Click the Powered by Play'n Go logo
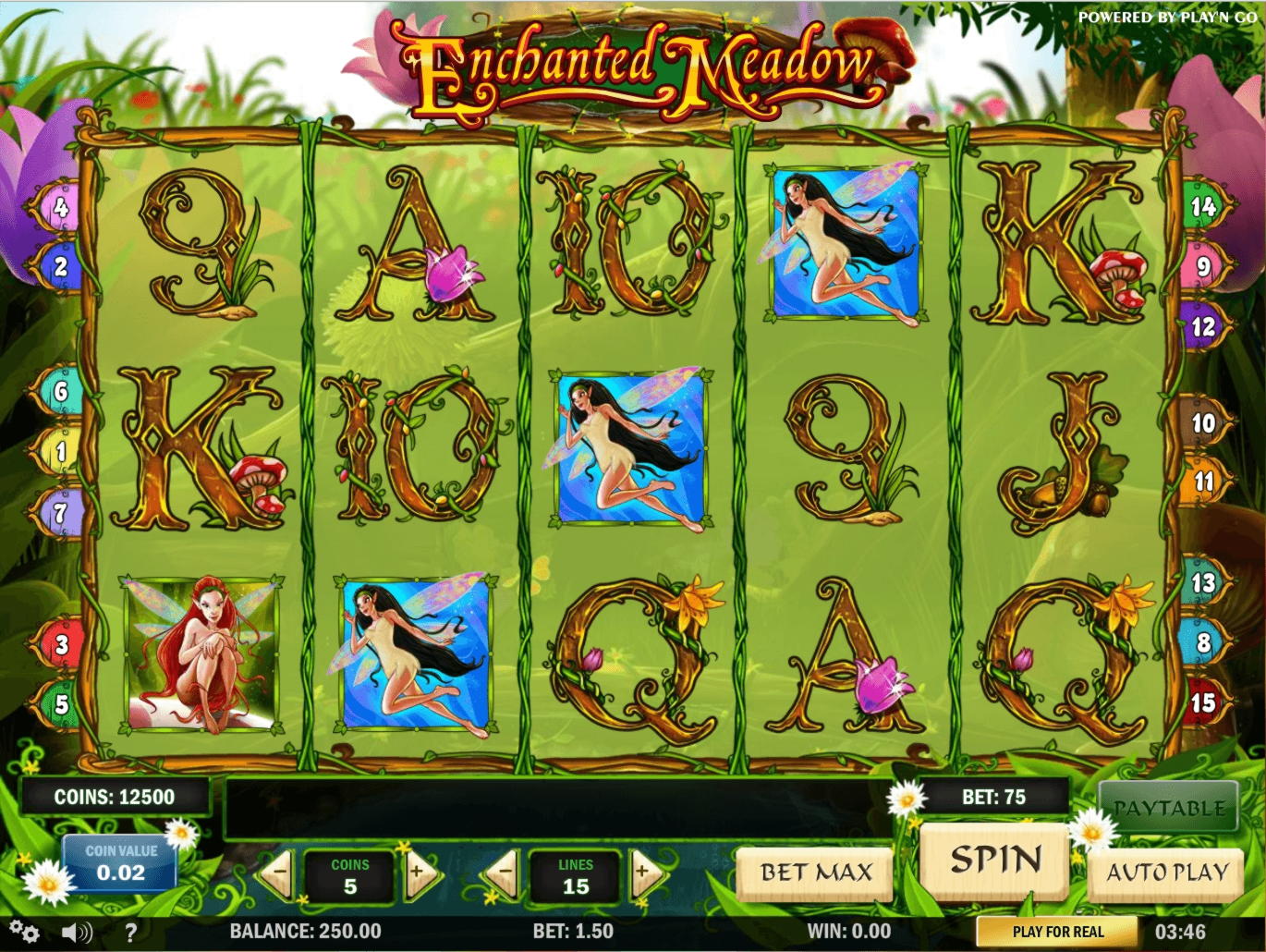This screenshot has height=952, width=1266. (1166, 16)
